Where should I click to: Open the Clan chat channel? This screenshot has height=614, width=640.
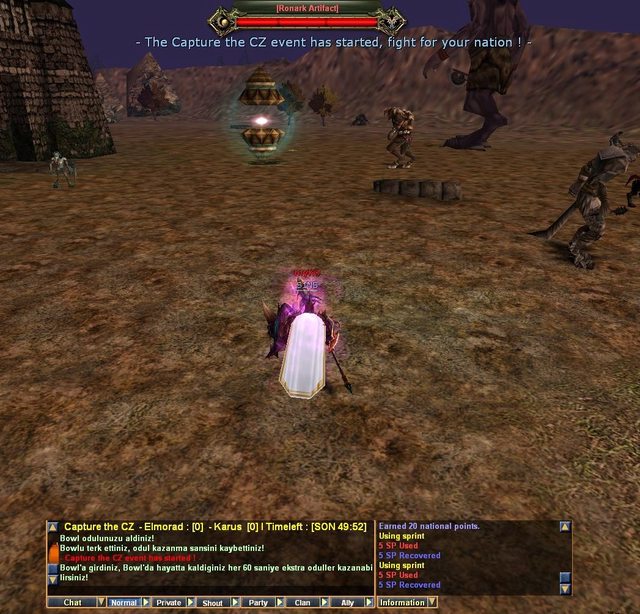point(302,603)
